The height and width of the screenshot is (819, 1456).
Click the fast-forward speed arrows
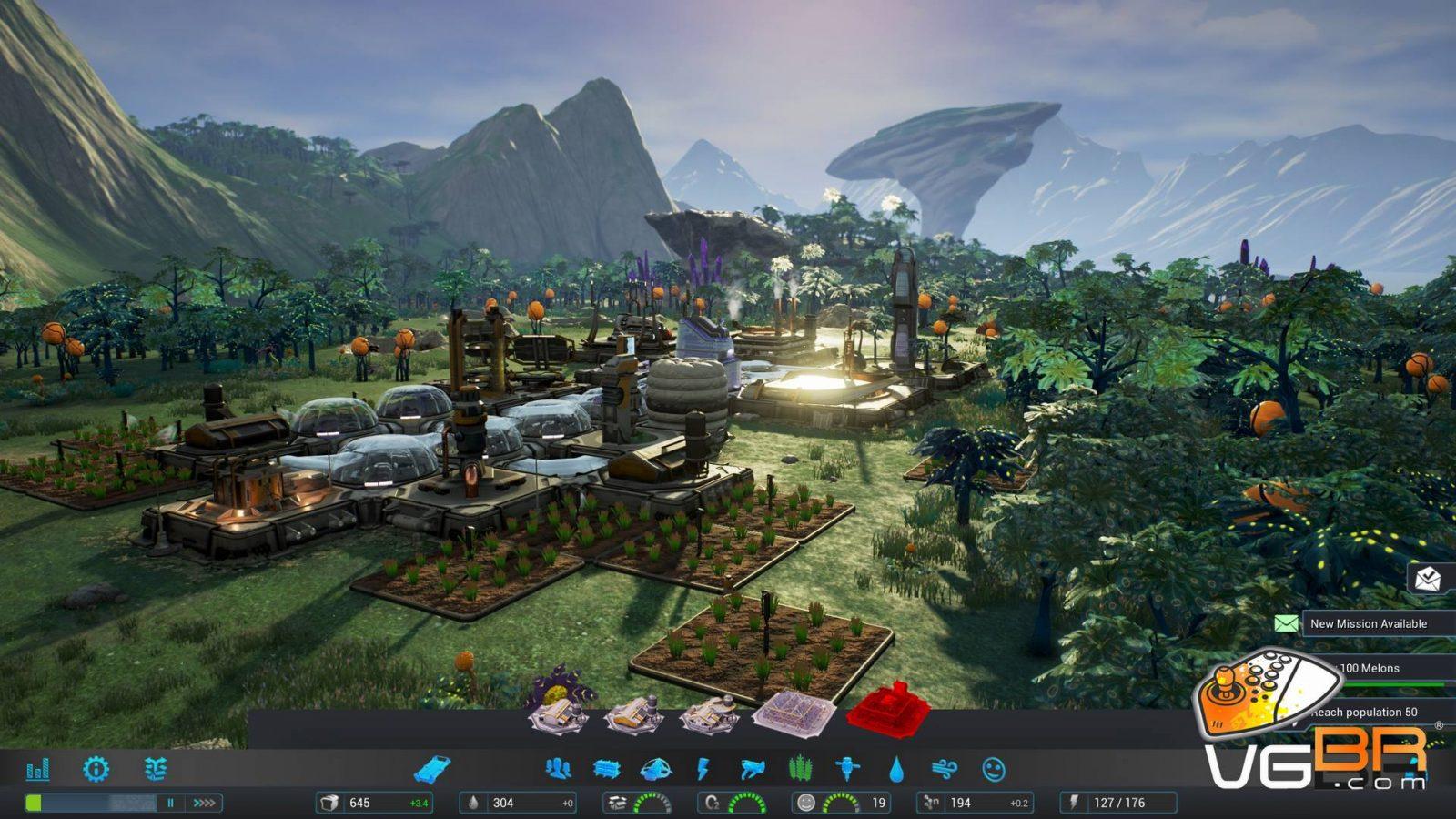(205, 803)
